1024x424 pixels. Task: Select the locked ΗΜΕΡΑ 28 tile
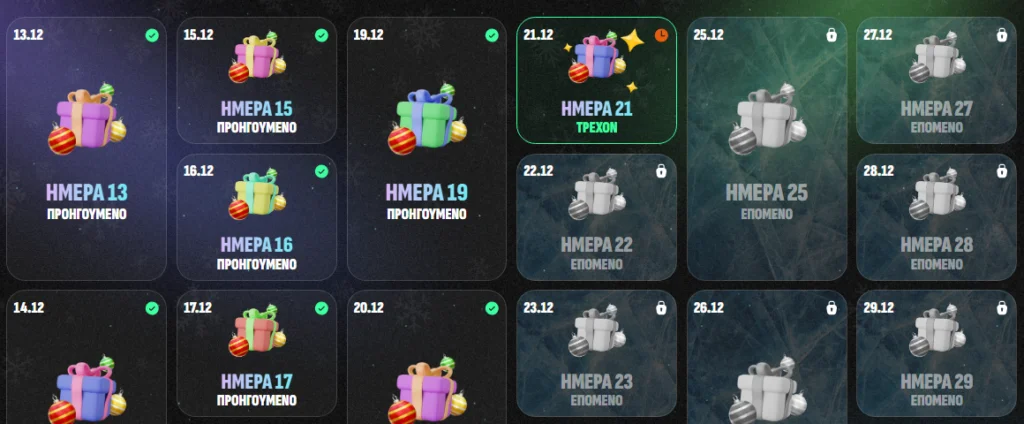pos(937,217)
